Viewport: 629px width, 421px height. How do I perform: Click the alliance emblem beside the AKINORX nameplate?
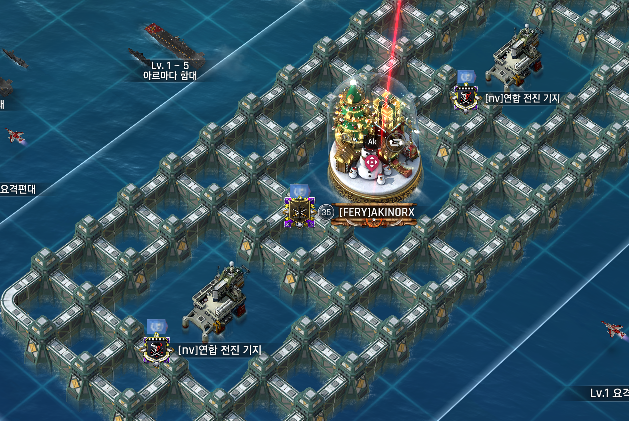pos(298,210)
